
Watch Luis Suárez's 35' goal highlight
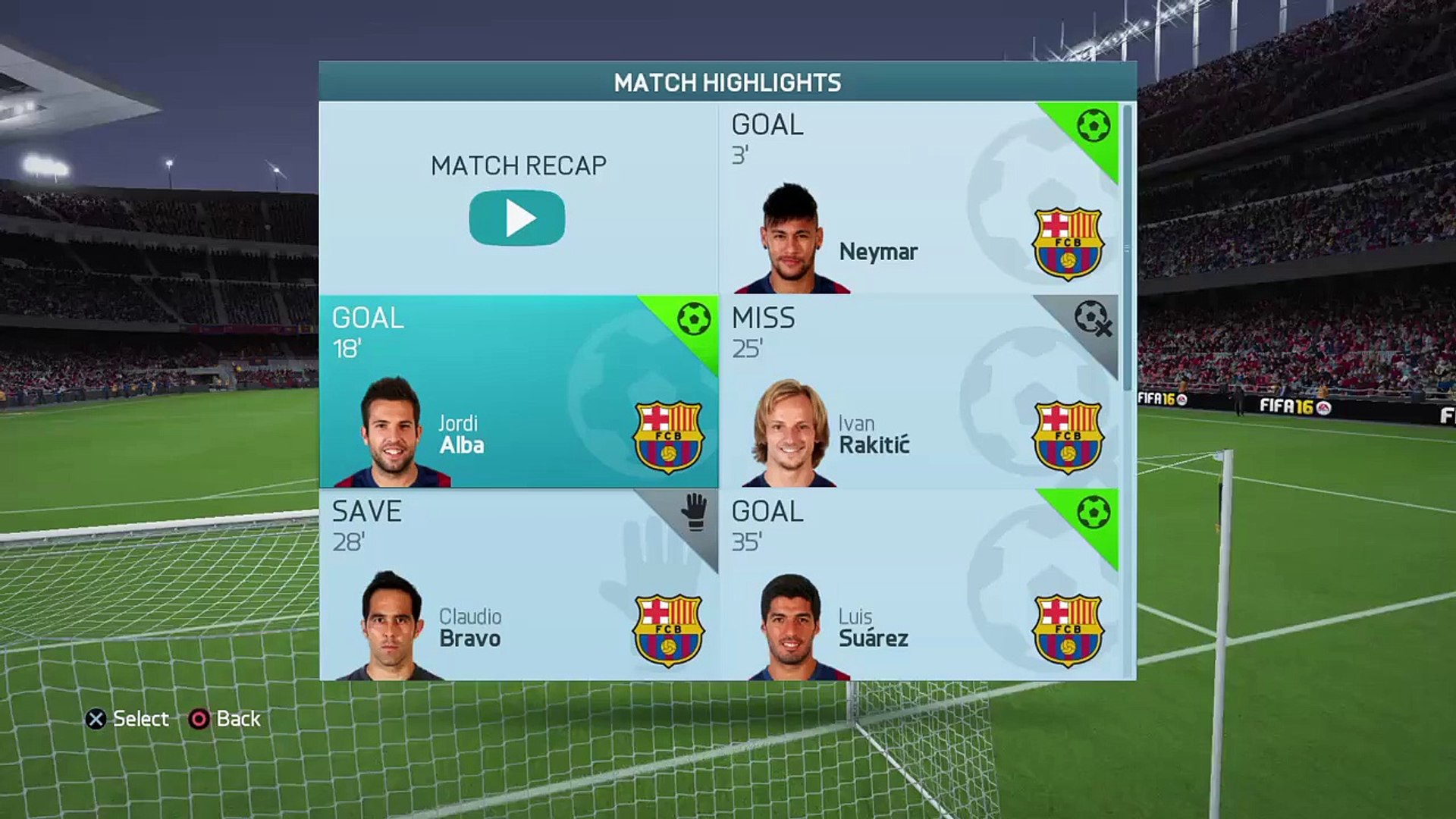click(918, 585)
